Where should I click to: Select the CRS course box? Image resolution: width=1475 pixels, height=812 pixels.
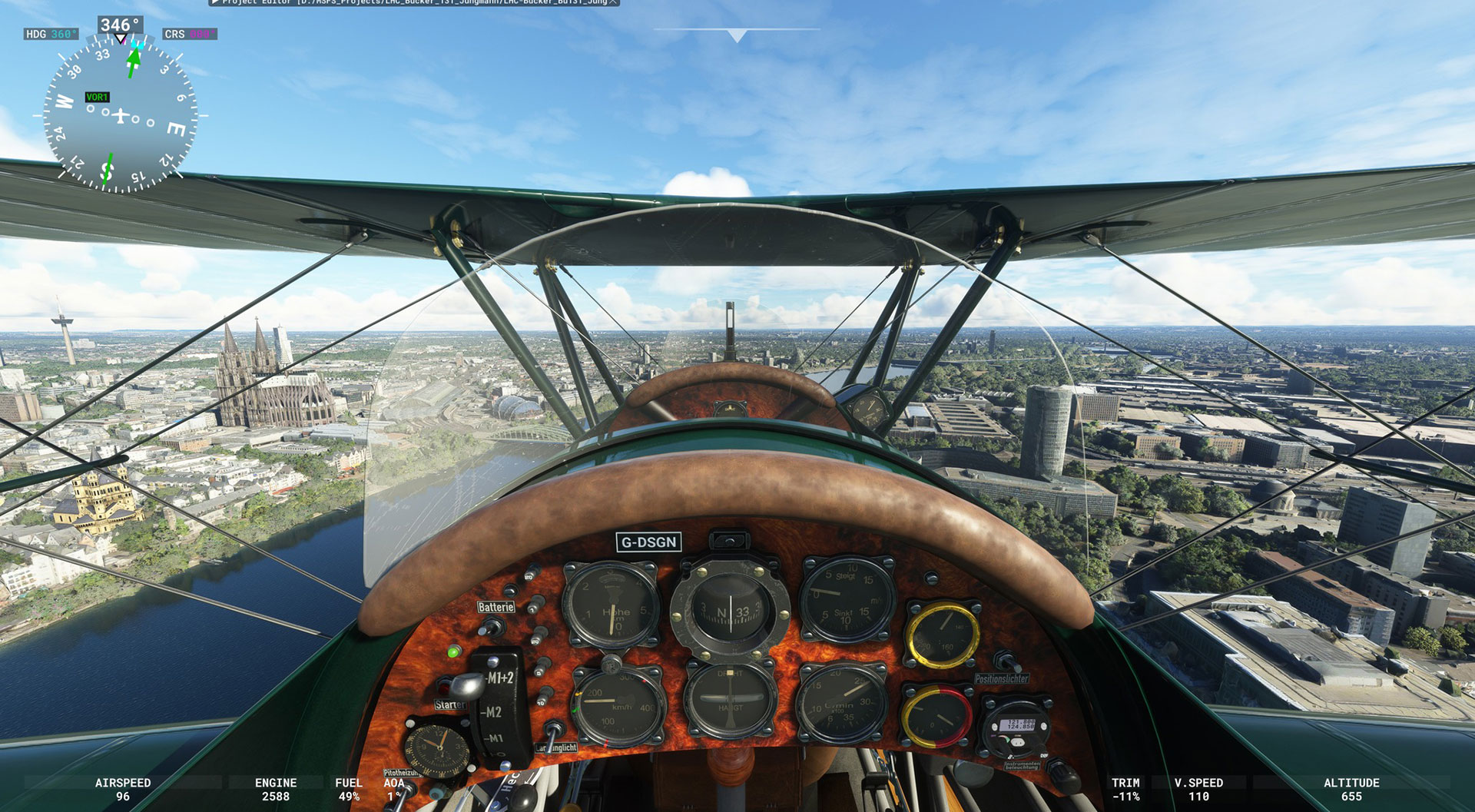(190, 34)
